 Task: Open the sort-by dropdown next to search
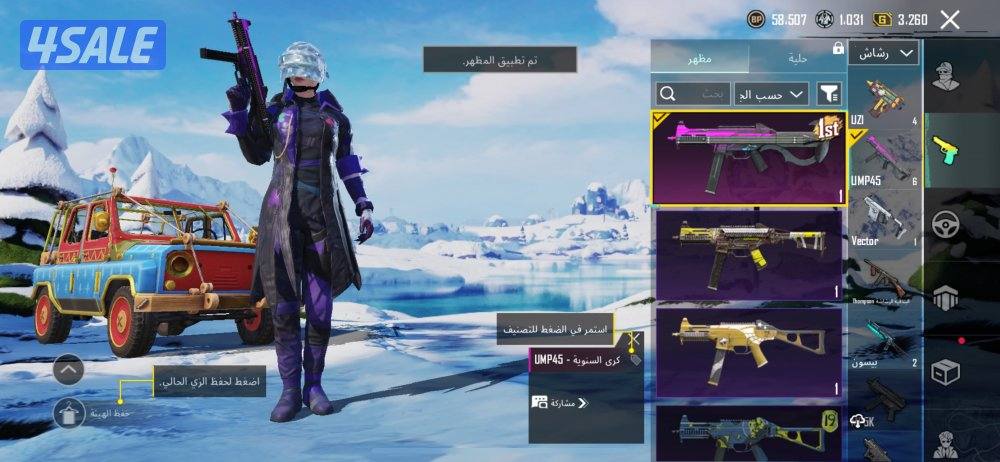(771, 94)
